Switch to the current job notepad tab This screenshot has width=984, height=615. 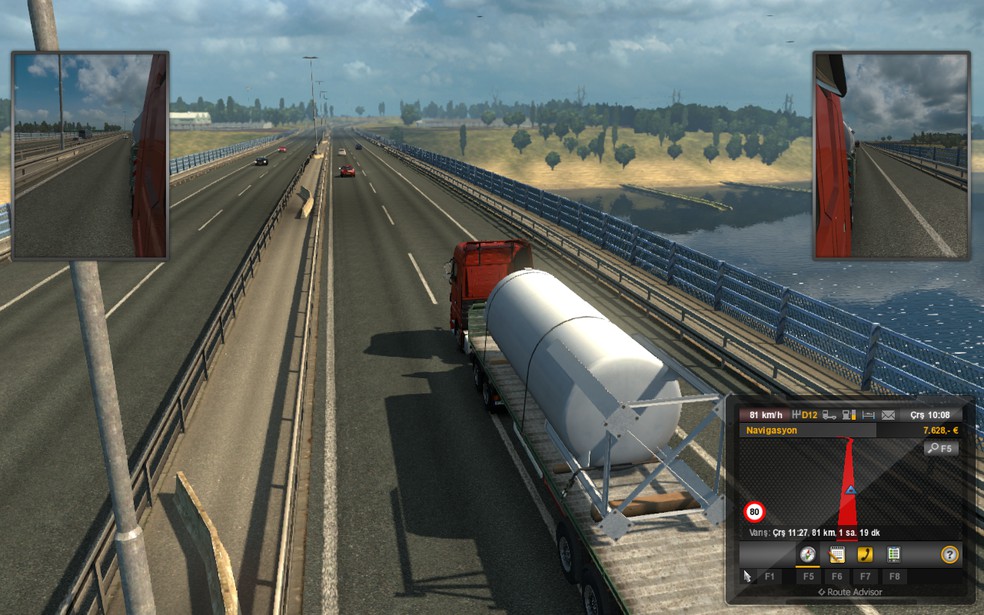point(837,554)
